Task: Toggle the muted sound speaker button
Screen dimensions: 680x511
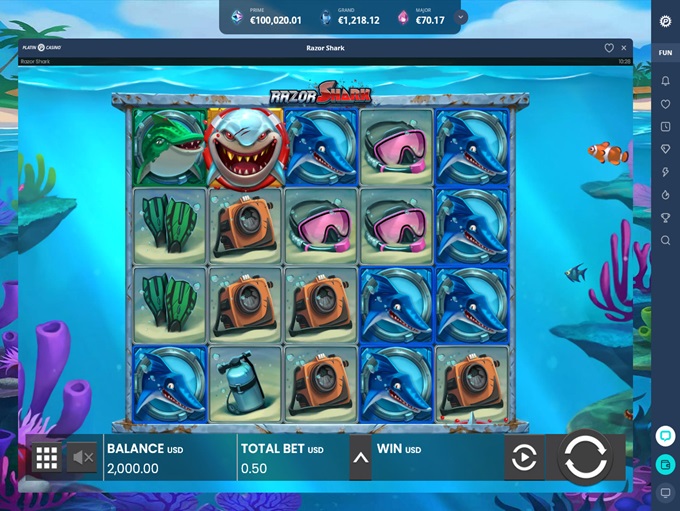Action: point(82,458)
